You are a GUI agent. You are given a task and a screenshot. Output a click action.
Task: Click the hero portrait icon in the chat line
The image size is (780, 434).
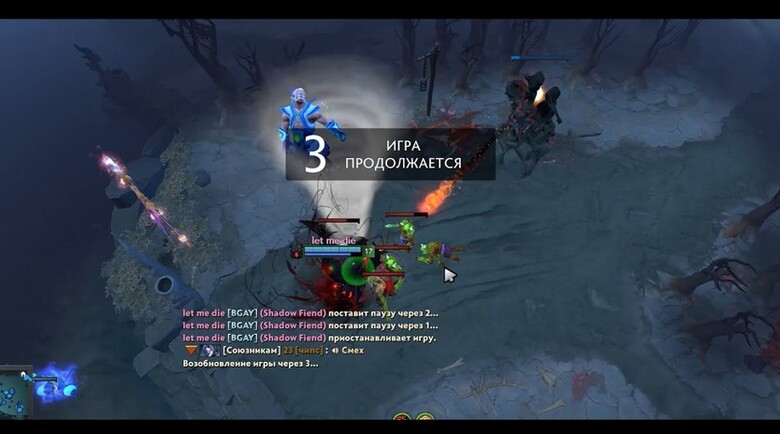(x=209, y=351)
